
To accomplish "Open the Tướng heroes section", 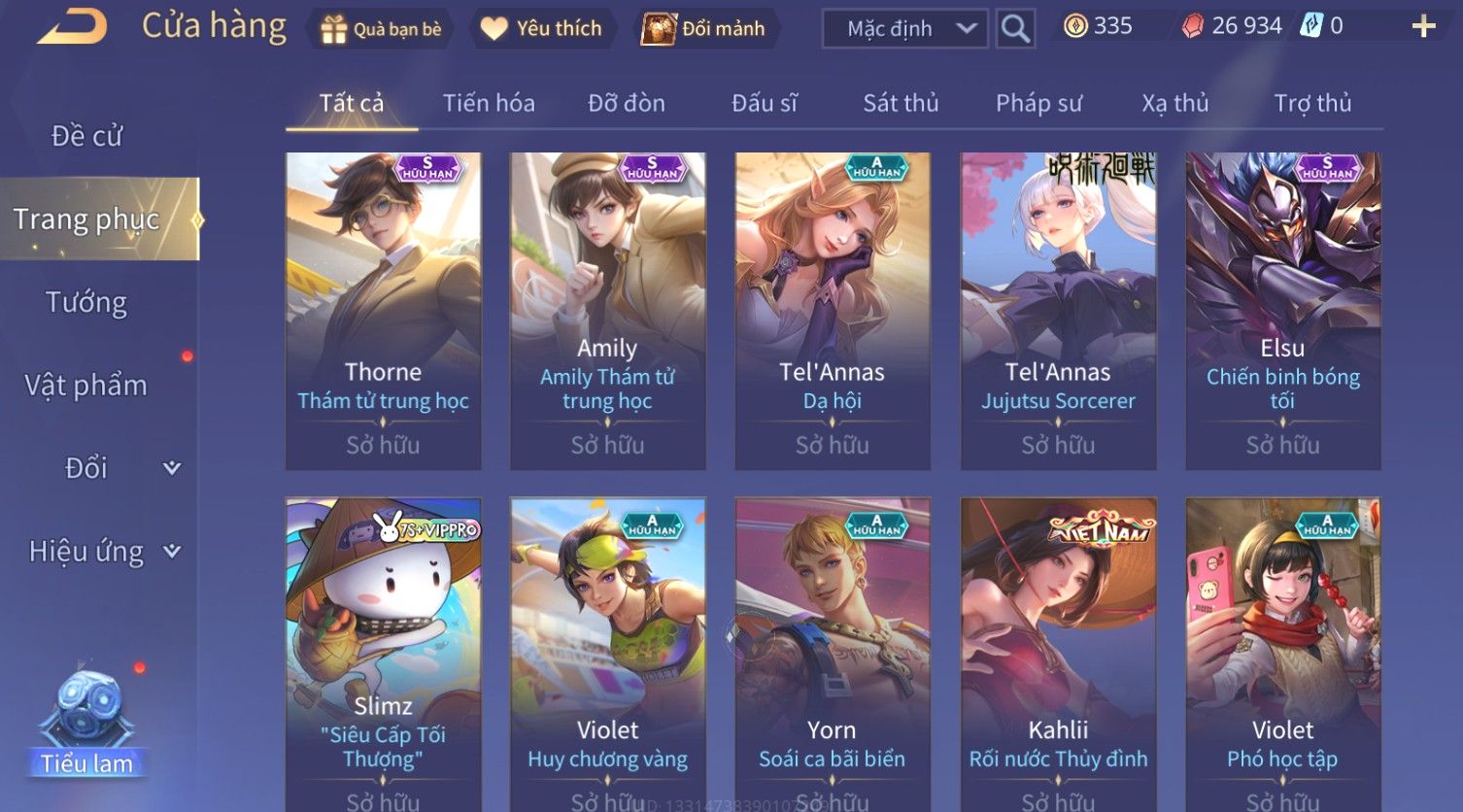I will pos(86,303).
